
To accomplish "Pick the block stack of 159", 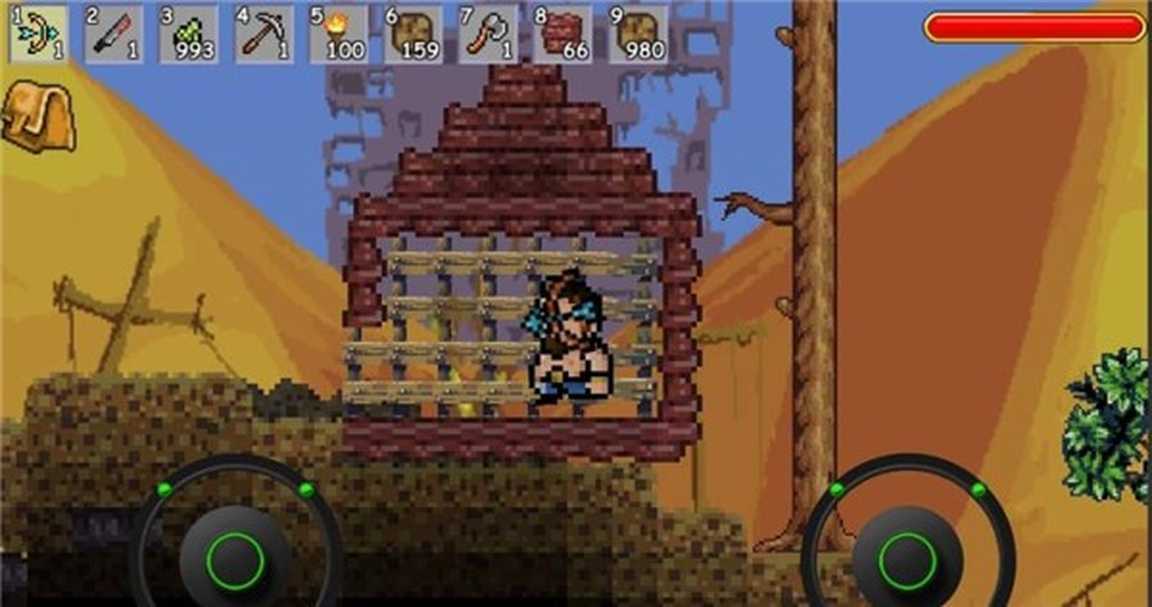I will click(413, 34).
